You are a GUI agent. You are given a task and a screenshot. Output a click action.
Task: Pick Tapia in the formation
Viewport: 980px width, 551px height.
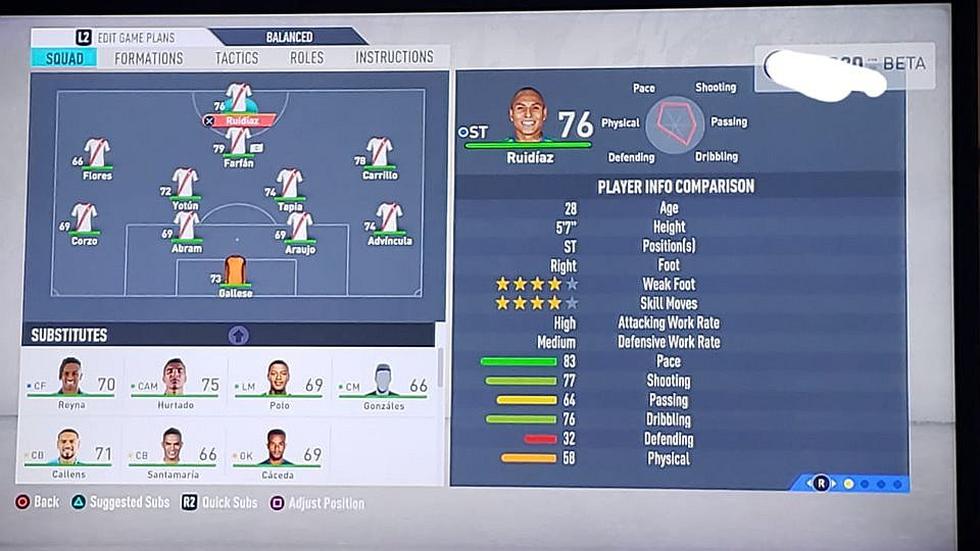pyautogui.click(x=290, y=187)
